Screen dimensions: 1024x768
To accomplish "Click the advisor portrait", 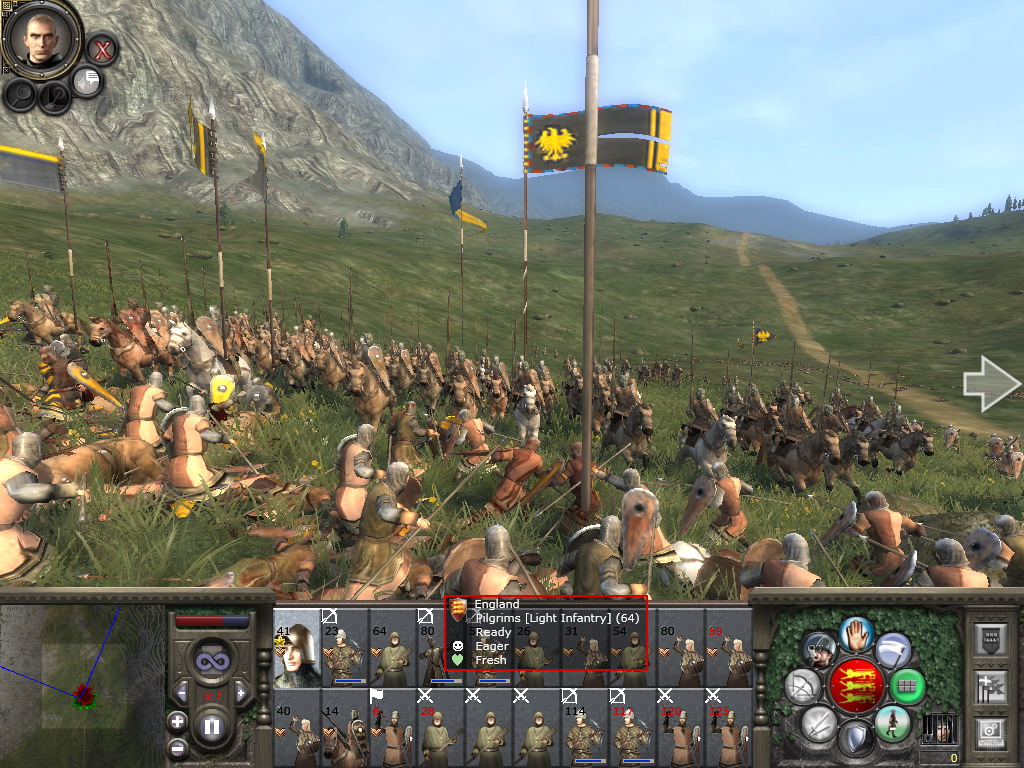I will (41, 39).
